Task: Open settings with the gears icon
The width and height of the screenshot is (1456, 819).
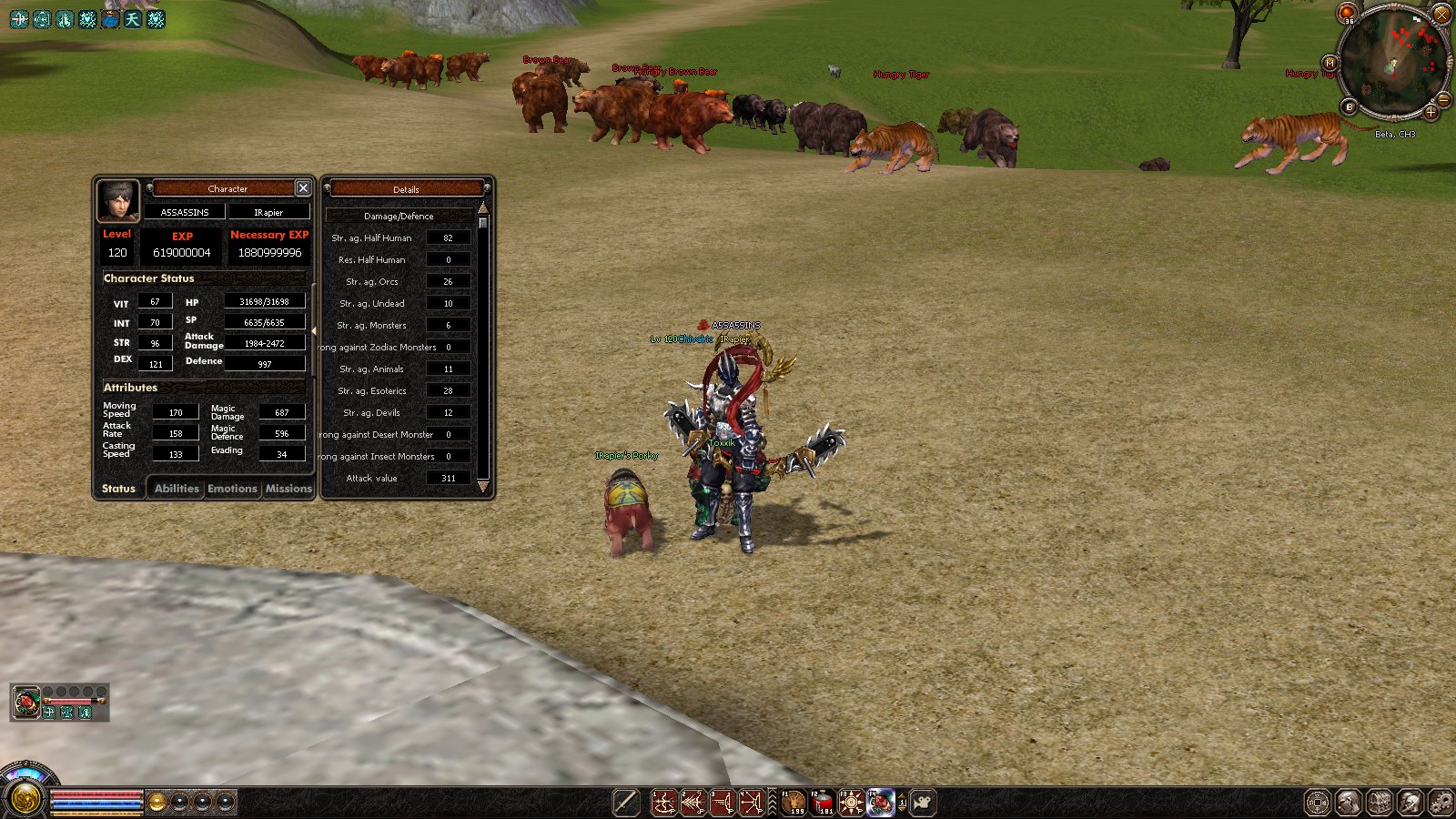Action: coord(1441,803)
